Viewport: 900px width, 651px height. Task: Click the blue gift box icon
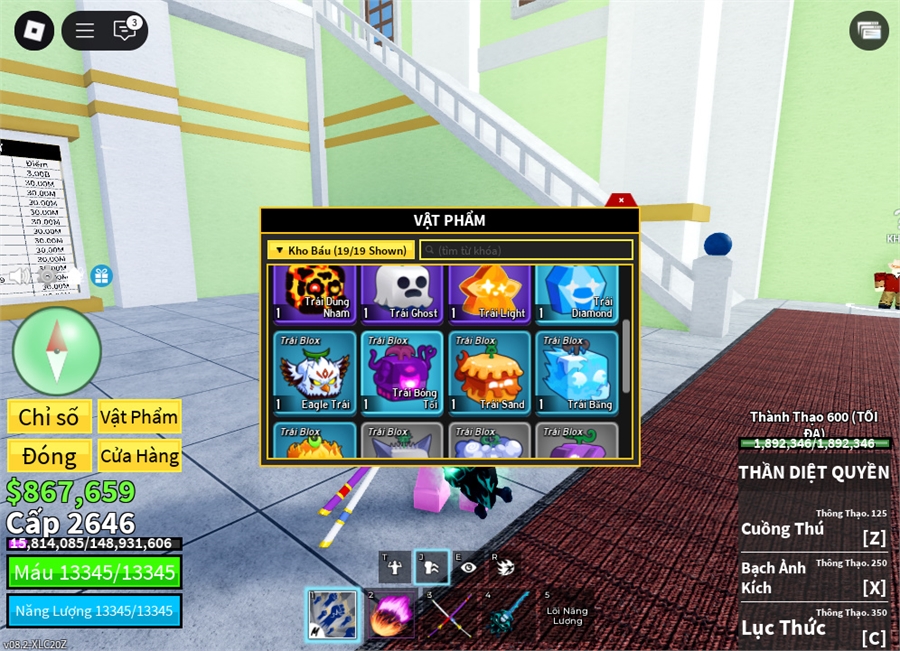point(102,276)
